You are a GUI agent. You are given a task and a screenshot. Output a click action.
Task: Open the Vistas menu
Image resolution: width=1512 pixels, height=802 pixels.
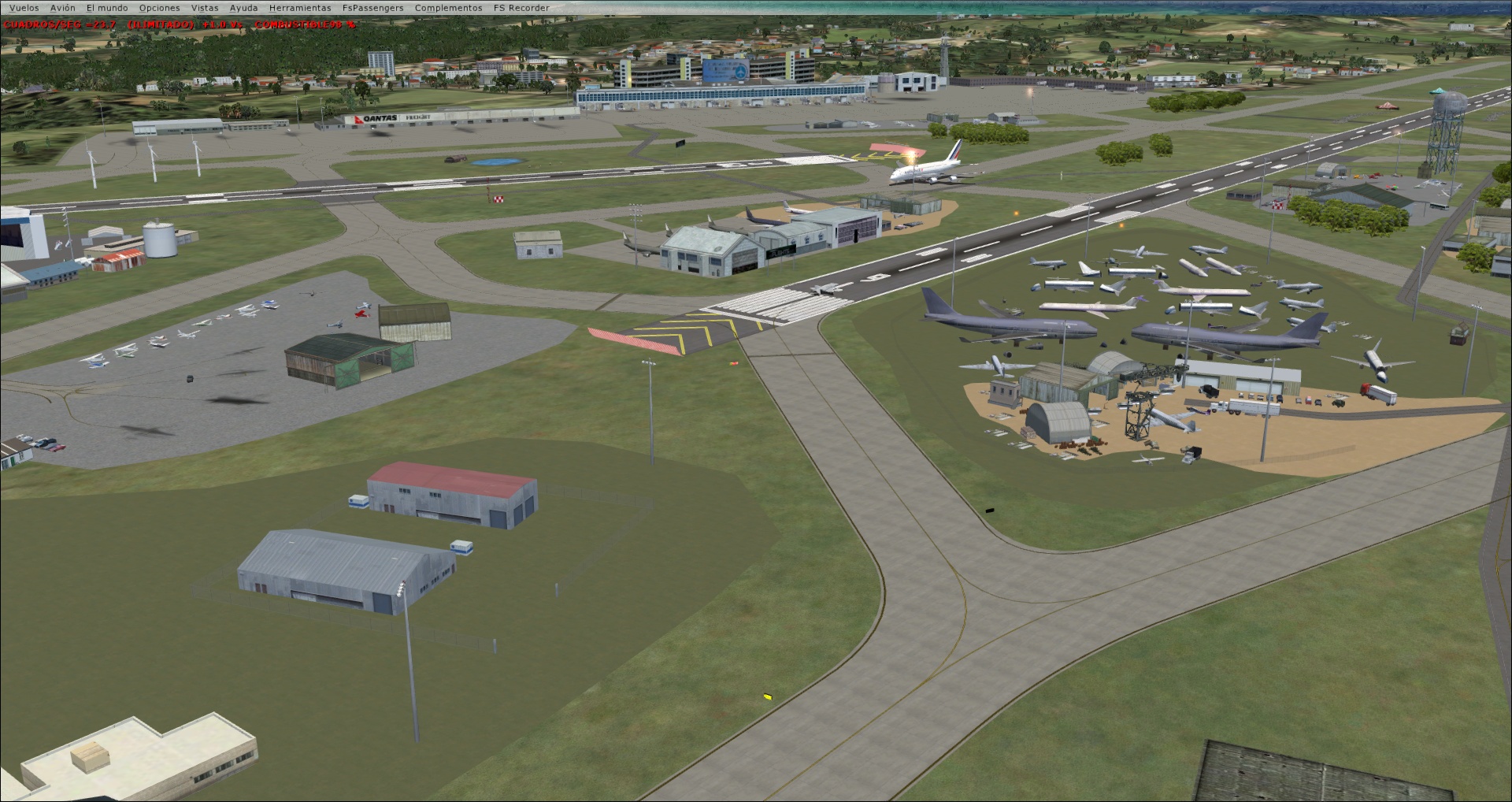pyautogui.click(x=206, y=7)
